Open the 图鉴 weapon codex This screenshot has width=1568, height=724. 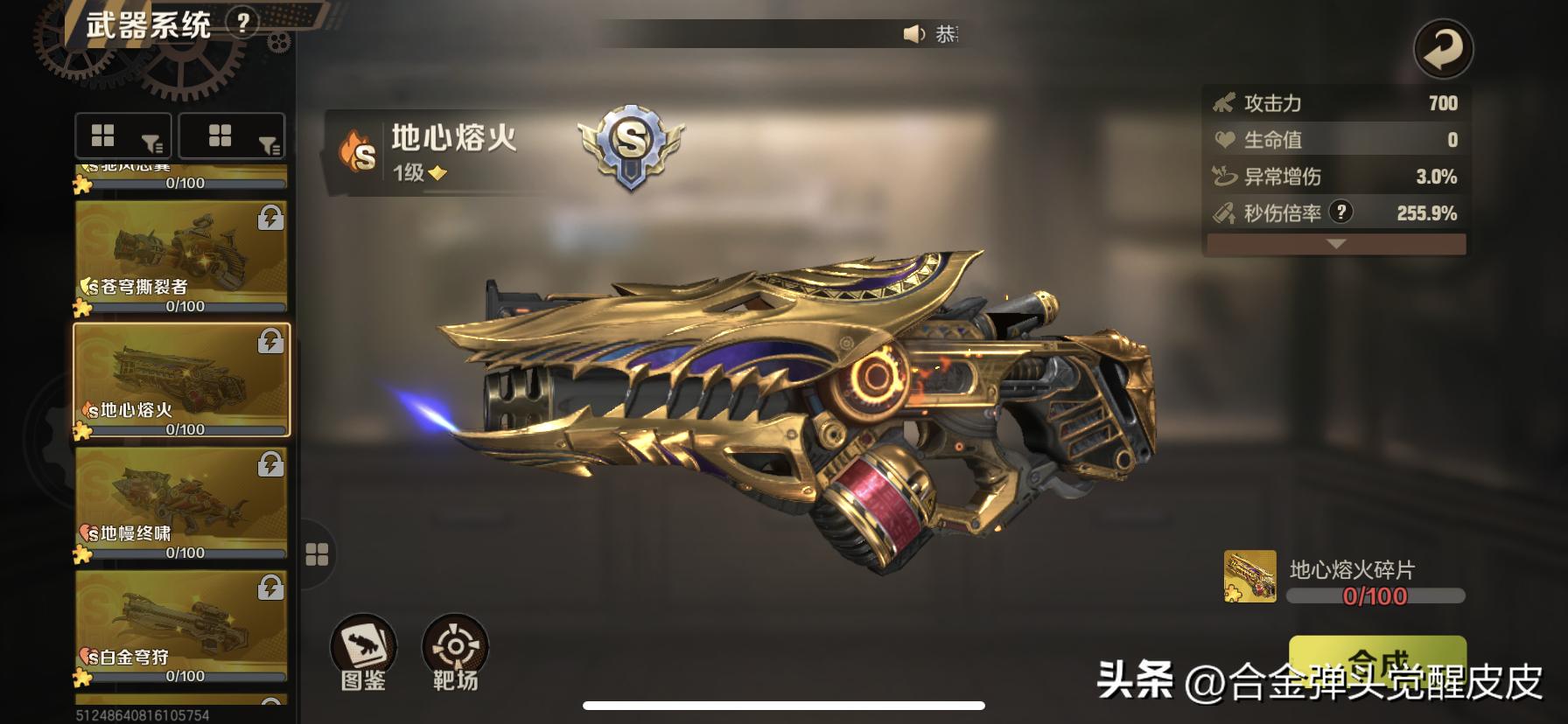[x=363, y=651]
